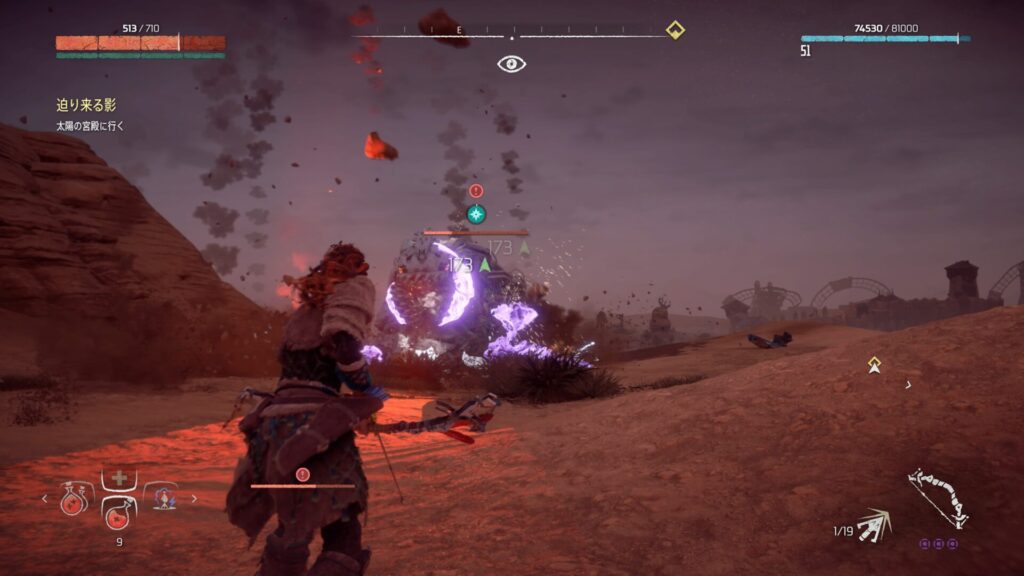The width and height of the screenshot is (1024, 576).
Task: Select the health potion in the quick slot
Action: tap(119, 515)
